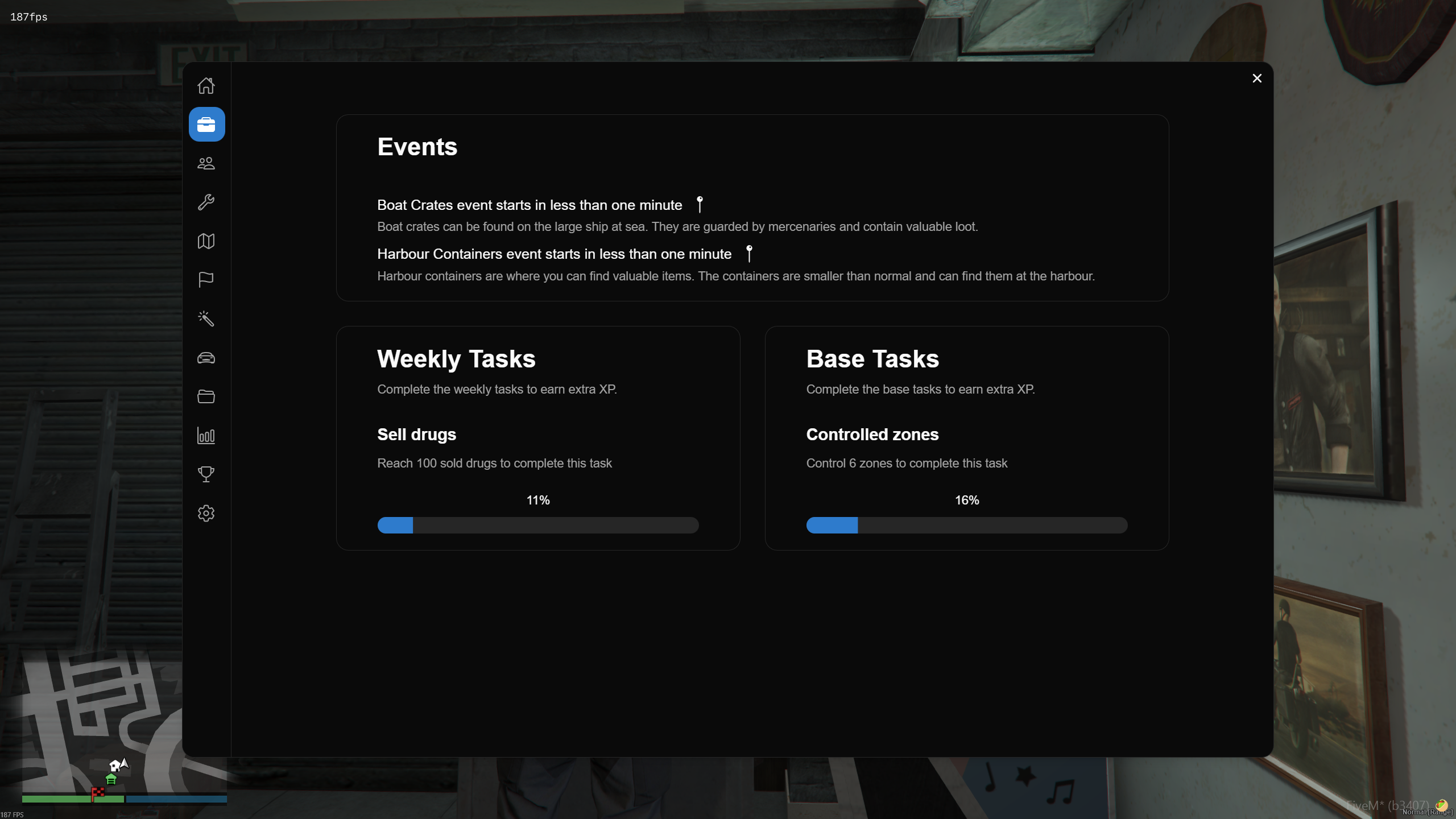
Task: Select the Weekly Tasks panel title
Action: point(456,359)
